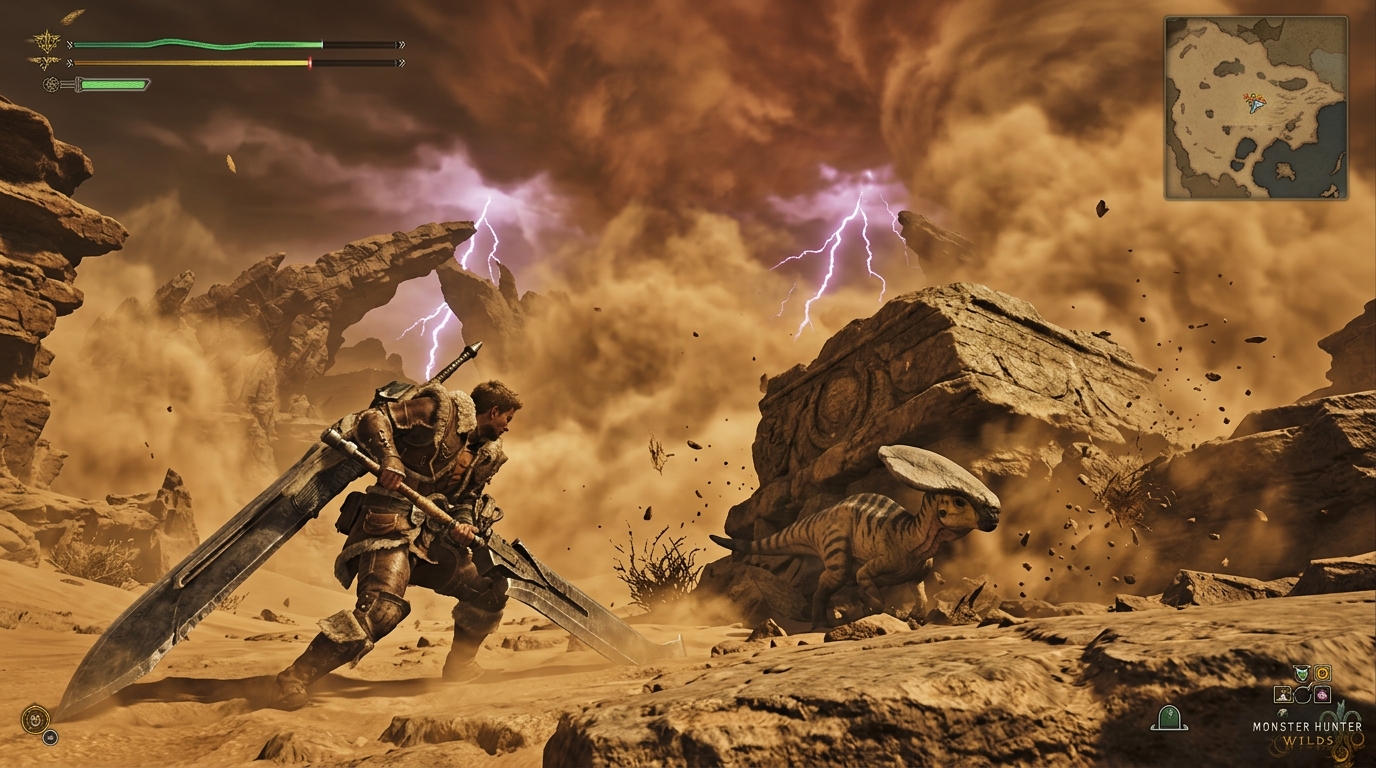Click the player location marker on the minimap

tap(1256, 104)
